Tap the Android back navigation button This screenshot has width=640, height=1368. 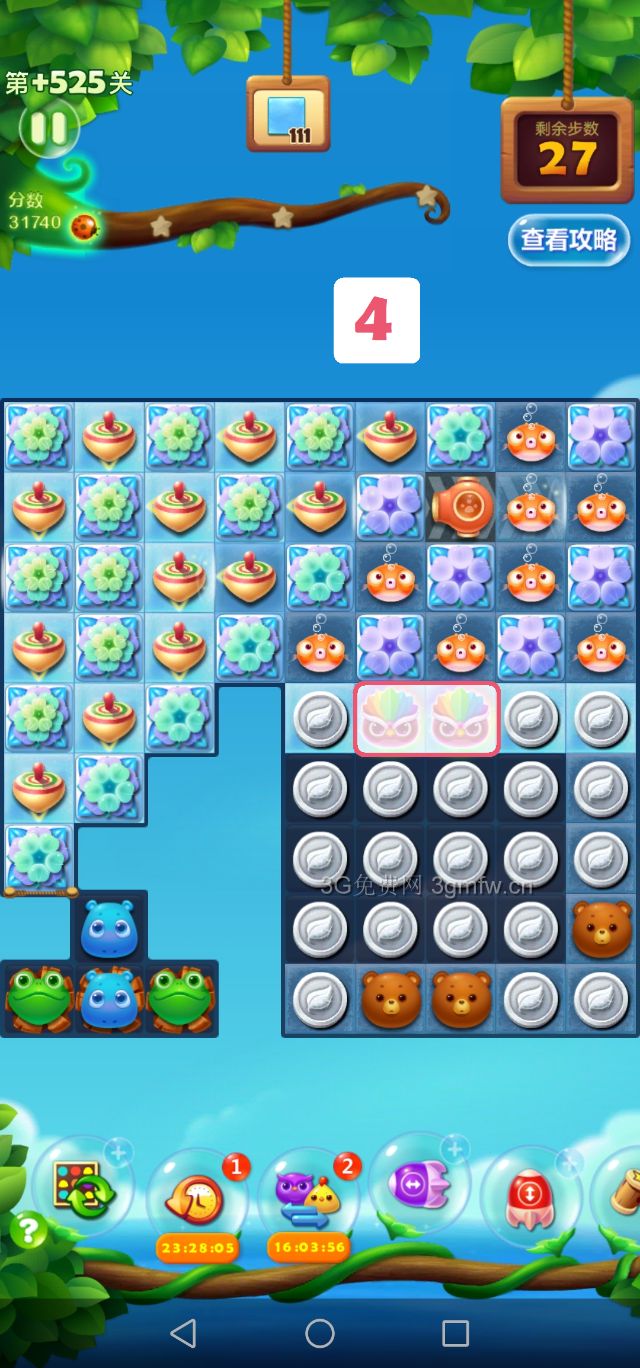[183, 1332]
